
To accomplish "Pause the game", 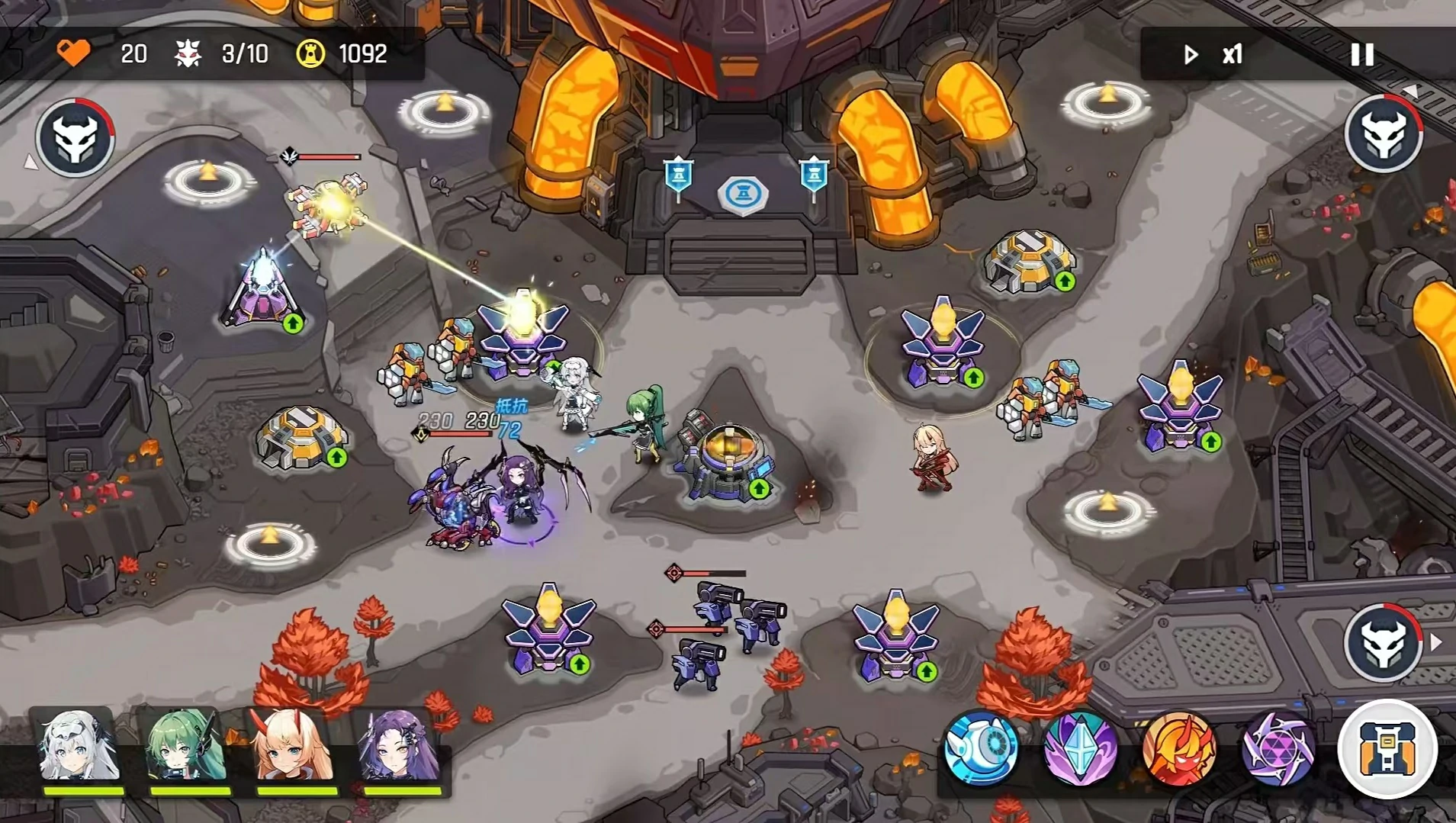I will coord(1361,54).
